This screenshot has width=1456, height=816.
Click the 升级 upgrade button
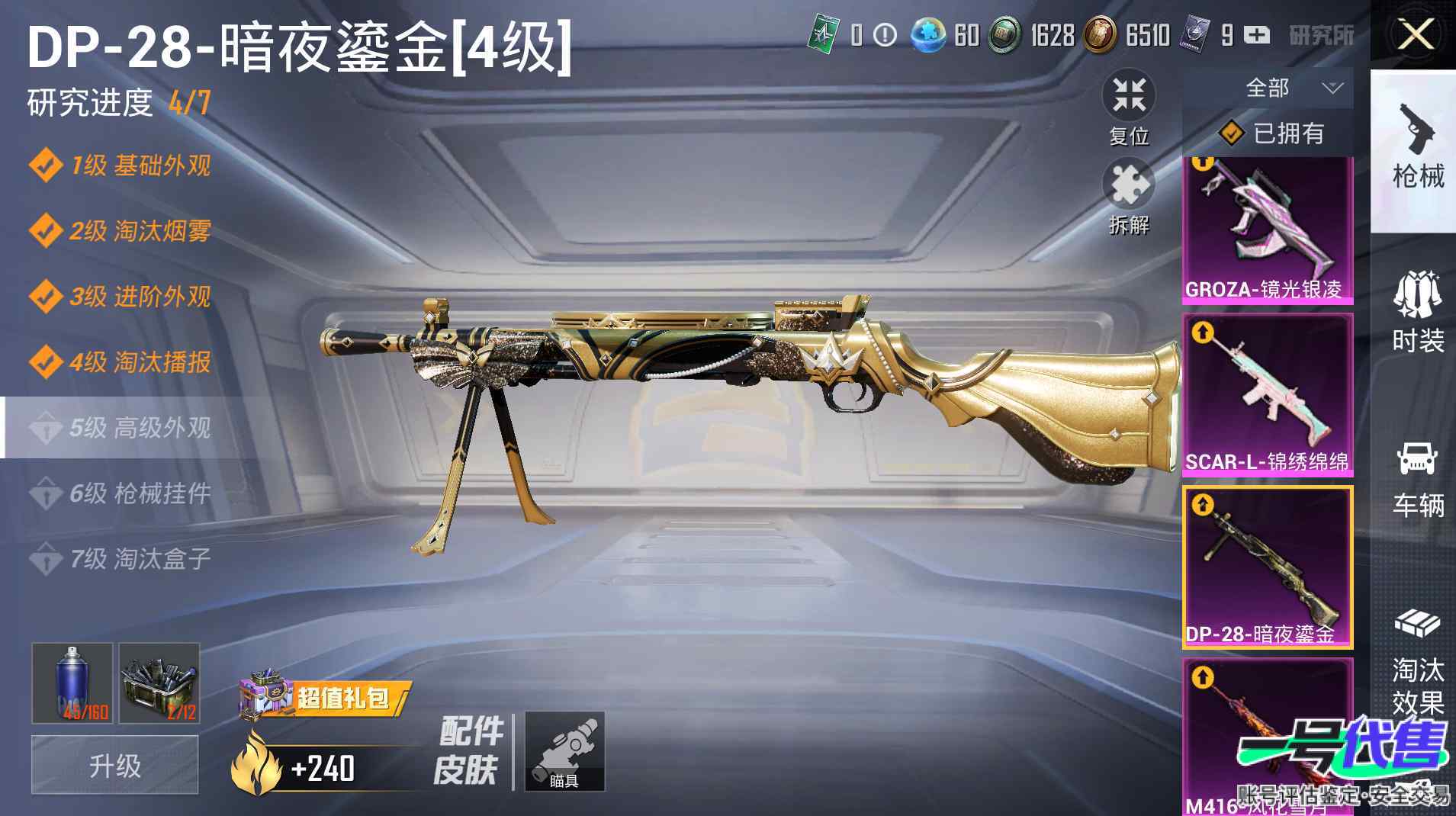coord(115,765)
